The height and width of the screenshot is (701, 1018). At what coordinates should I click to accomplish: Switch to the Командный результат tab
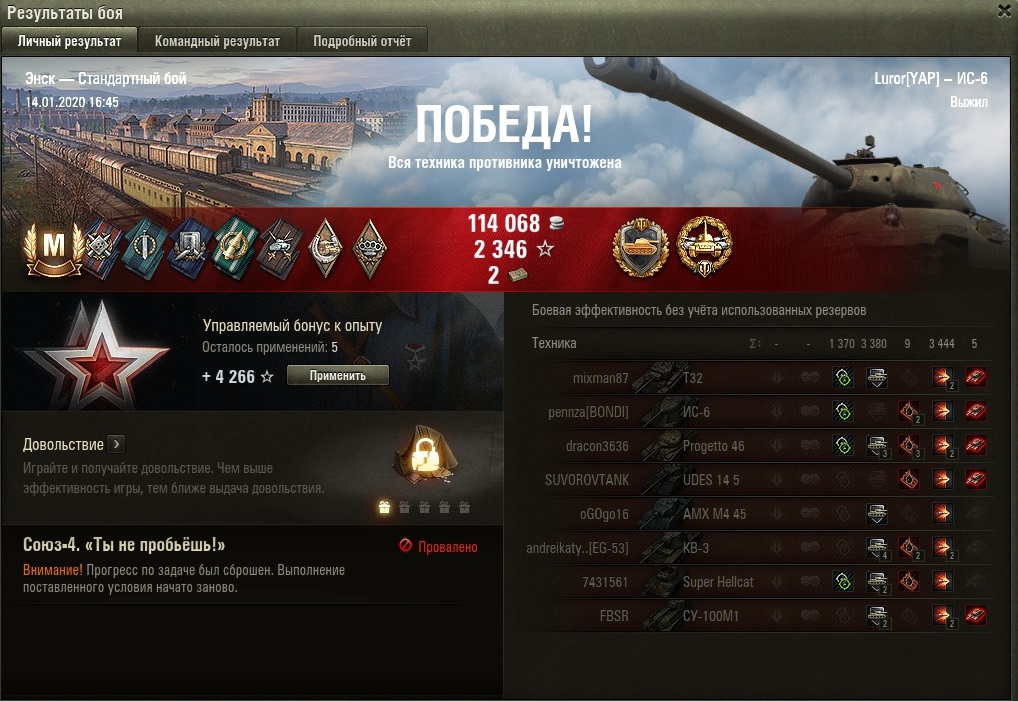click(x=217, y=41)
